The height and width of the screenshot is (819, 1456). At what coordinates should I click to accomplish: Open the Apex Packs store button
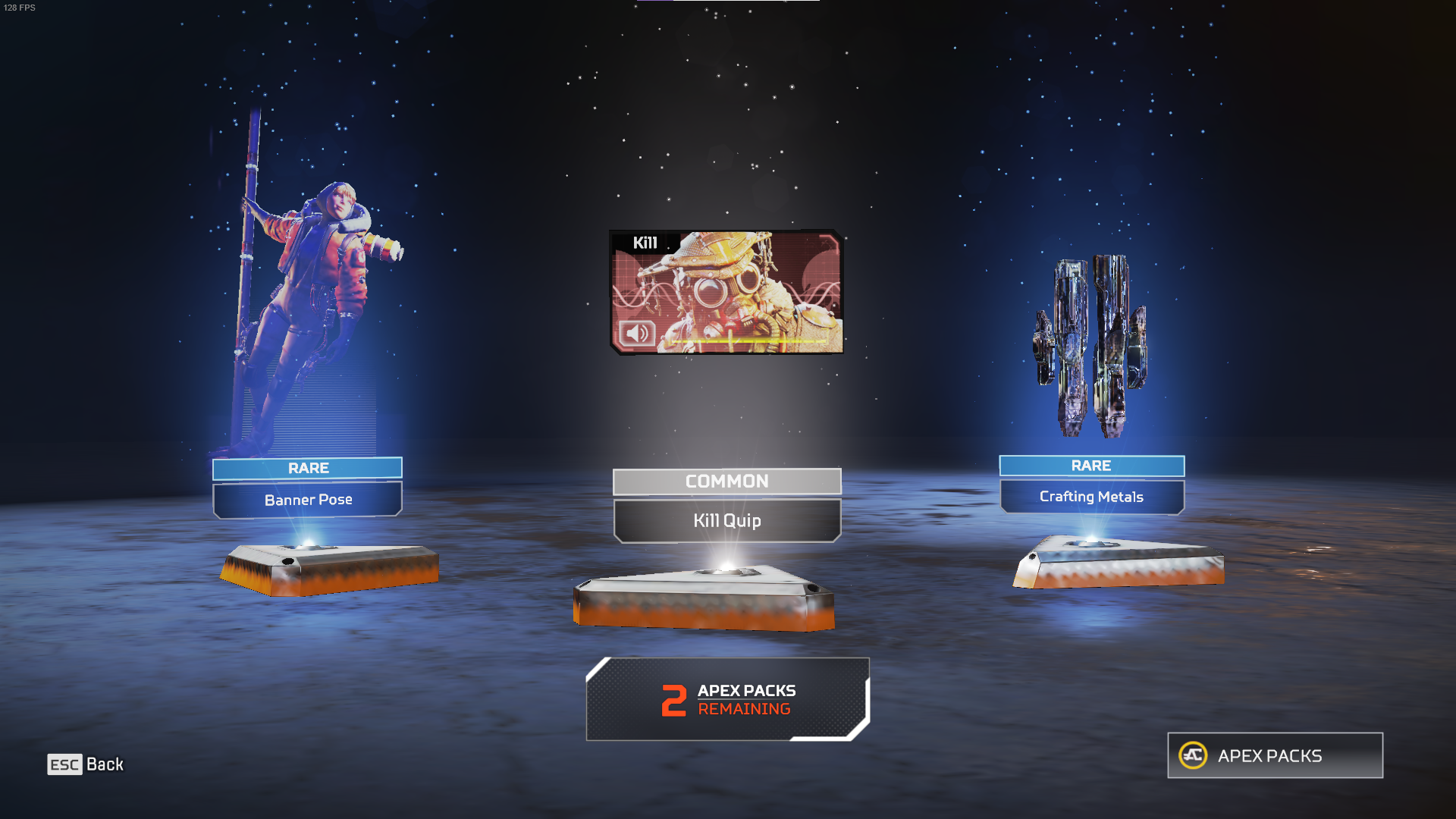tap(1274, 755)
